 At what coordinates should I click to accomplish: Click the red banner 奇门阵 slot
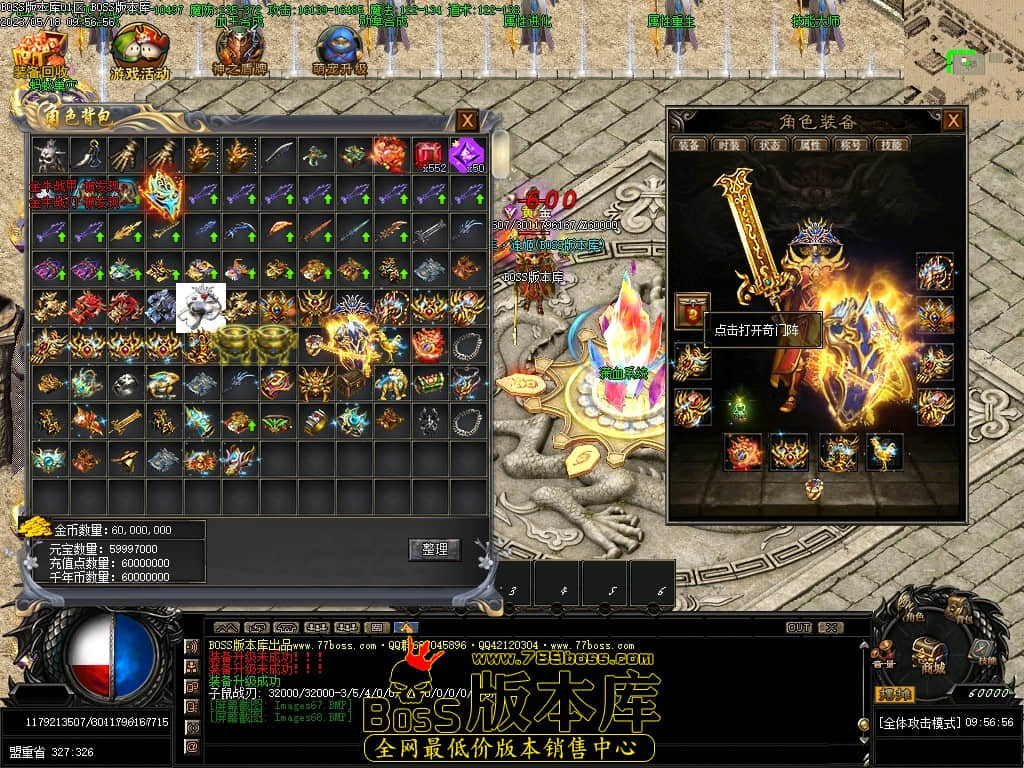point(692,311)
